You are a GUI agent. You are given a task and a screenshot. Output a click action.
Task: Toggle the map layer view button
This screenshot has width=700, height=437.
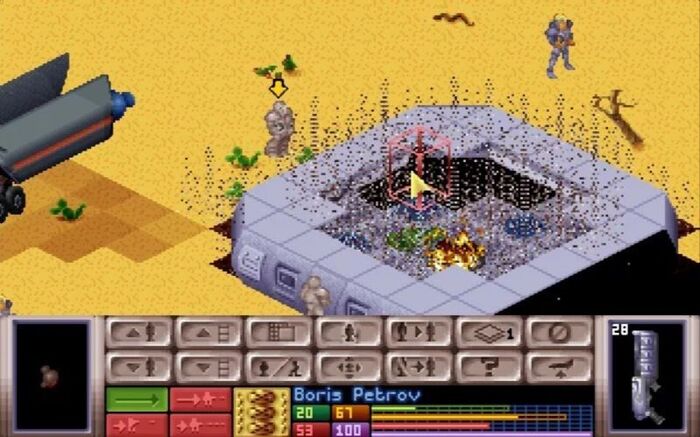pos(487,333)
